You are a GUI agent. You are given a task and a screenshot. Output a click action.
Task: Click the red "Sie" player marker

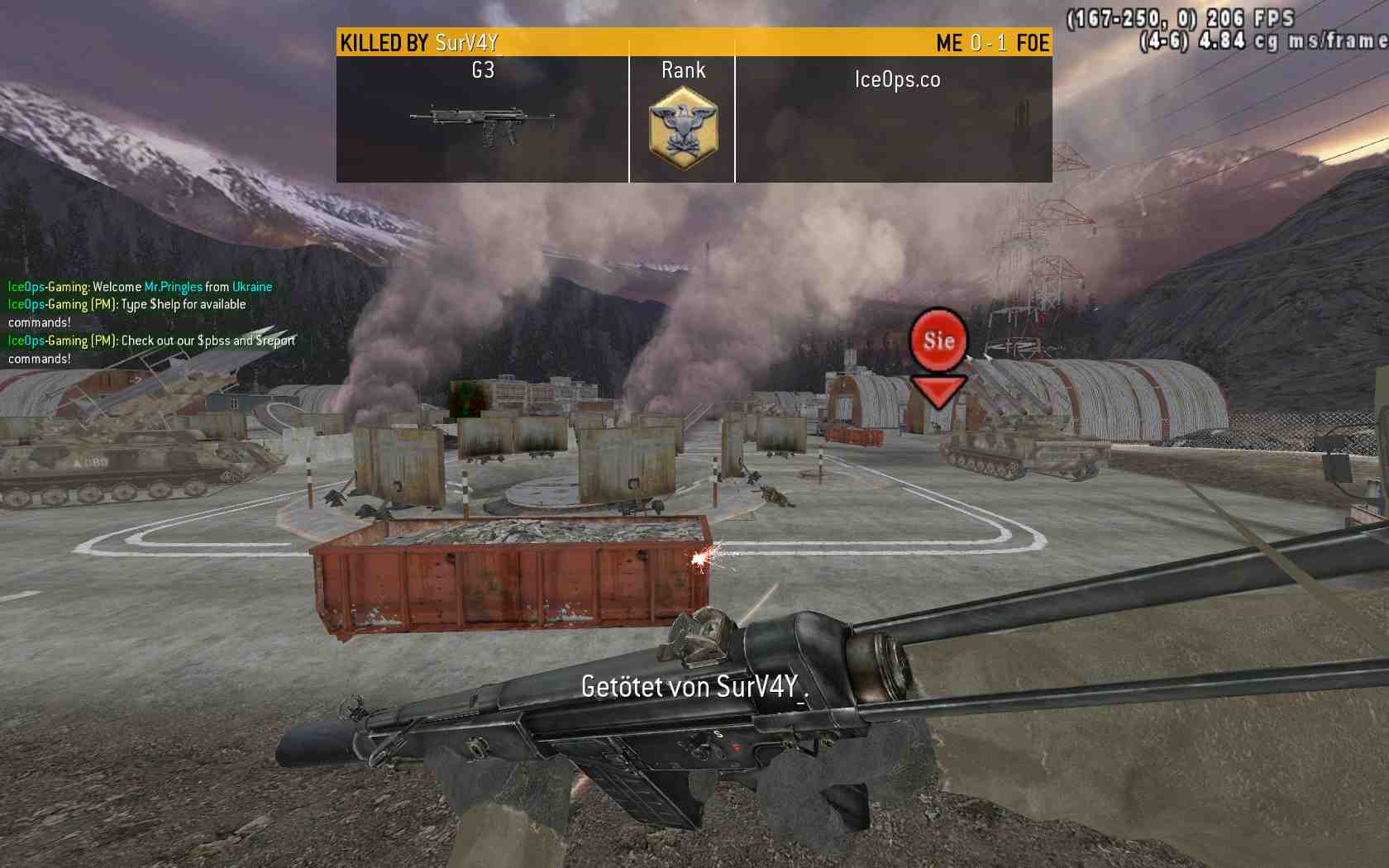[x=938, y=340]
